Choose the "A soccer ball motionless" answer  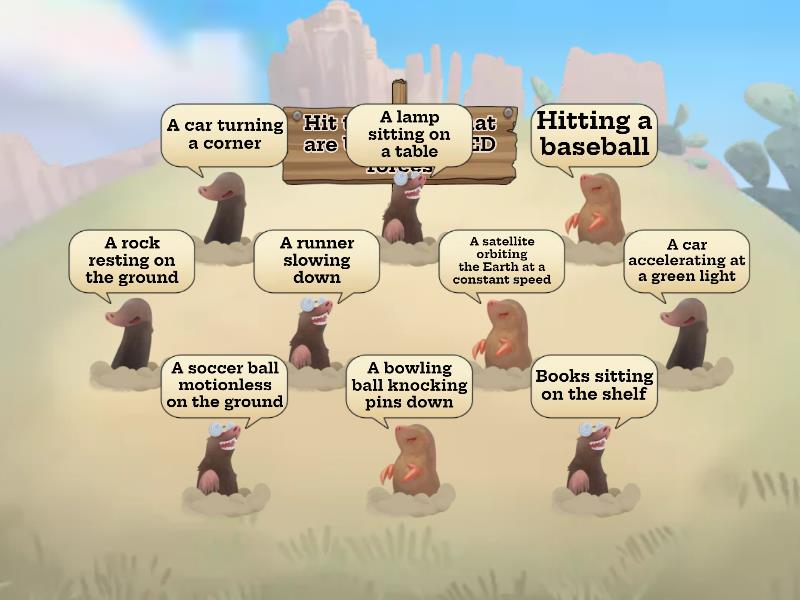click(224, 386)
